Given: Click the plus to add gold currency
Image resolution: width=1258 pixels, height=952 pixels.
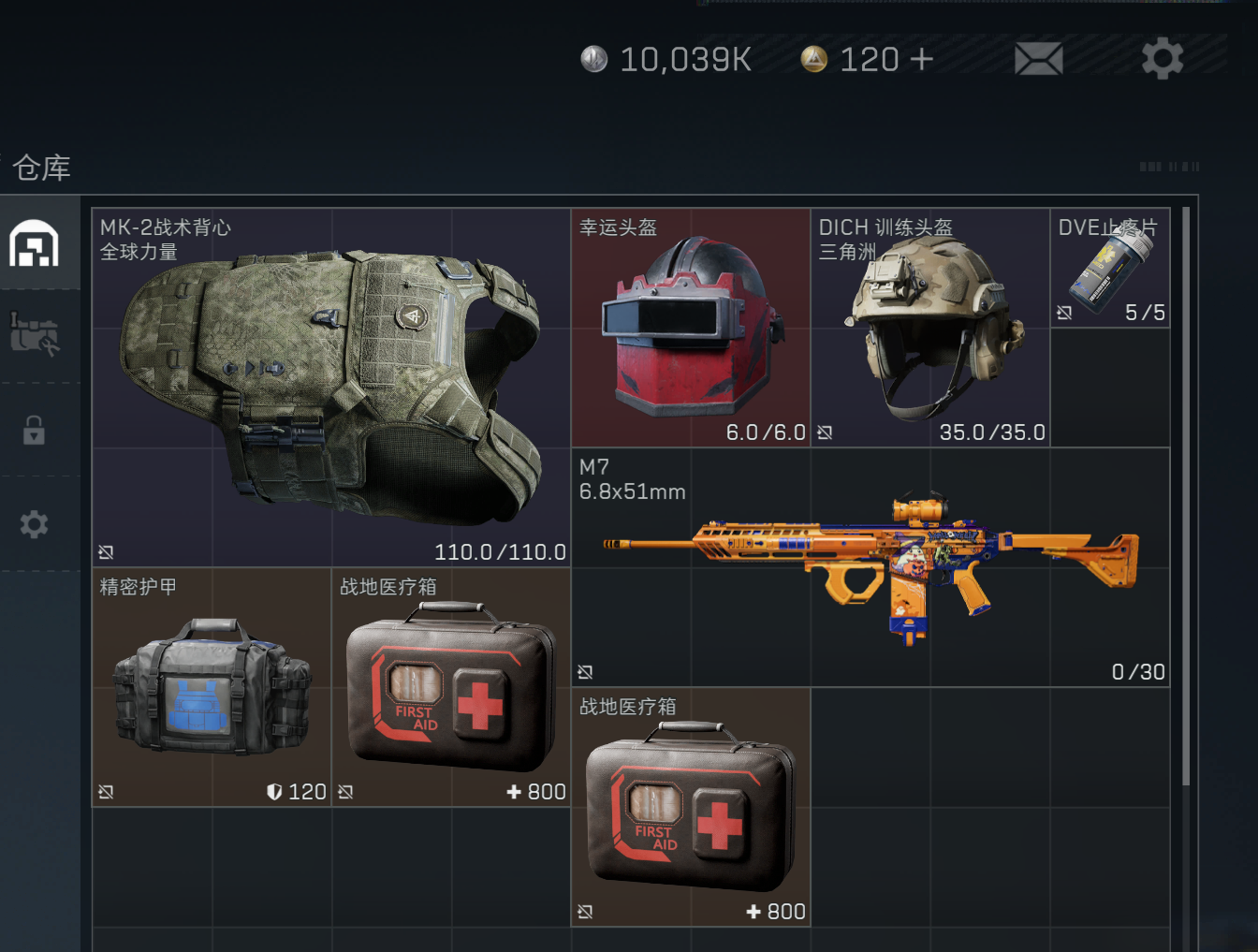Looking at the screenshot, I should pyautogui.click(x=921, y=59).
